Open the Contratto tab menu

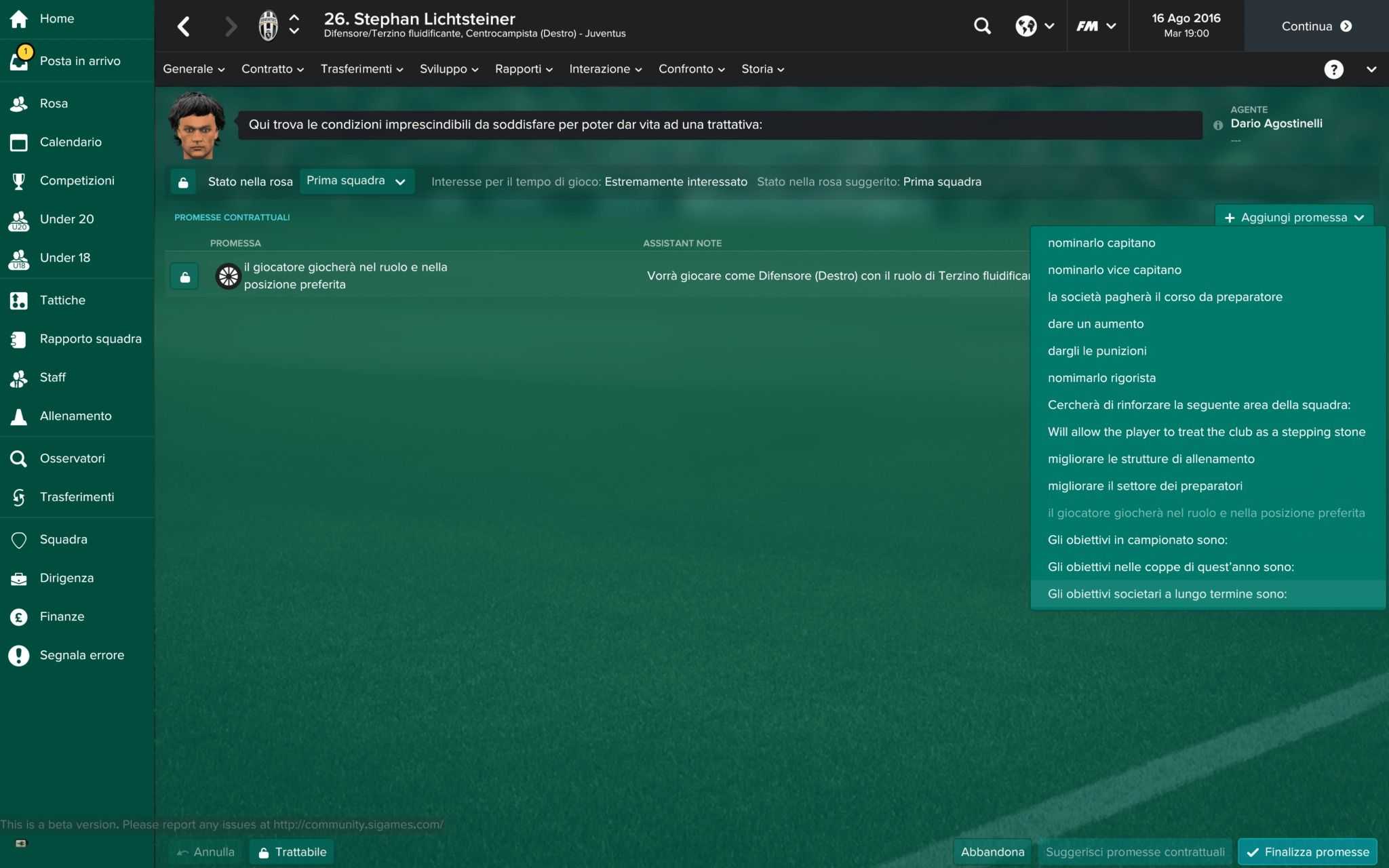(273, 69)
